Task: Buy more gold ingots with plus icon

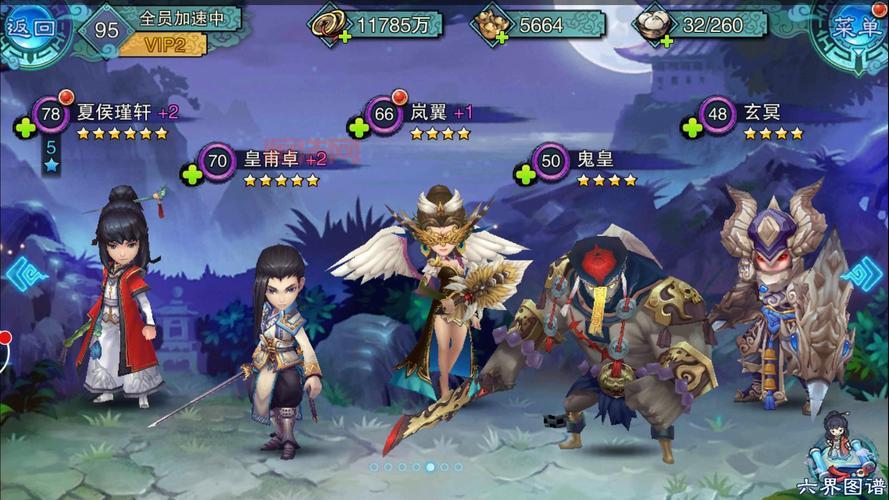Action: coord(500,37)
